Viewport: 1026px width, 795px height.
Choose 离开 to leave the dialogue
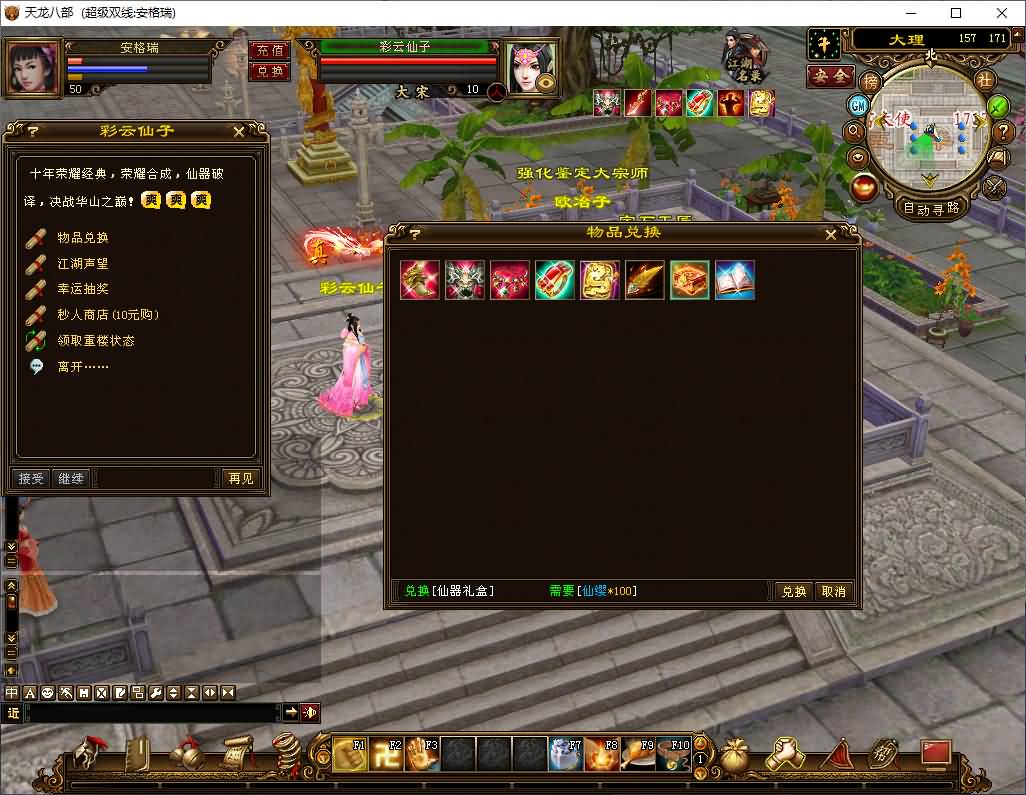pyautogui.click(x=82, y=367)
